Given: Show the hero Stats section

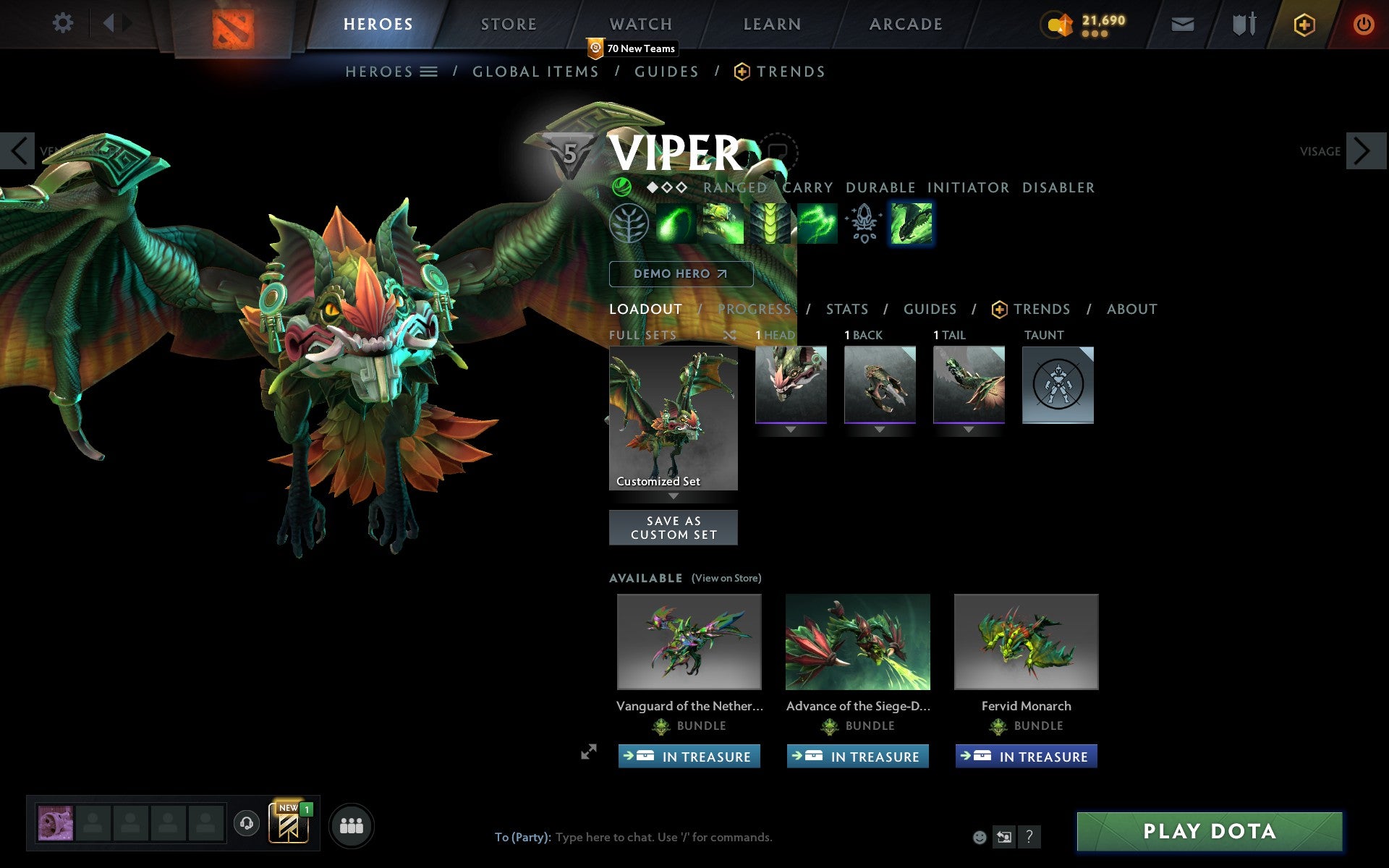Looking at the screenshot, I should pyautogui.click(x=847, y=310).
